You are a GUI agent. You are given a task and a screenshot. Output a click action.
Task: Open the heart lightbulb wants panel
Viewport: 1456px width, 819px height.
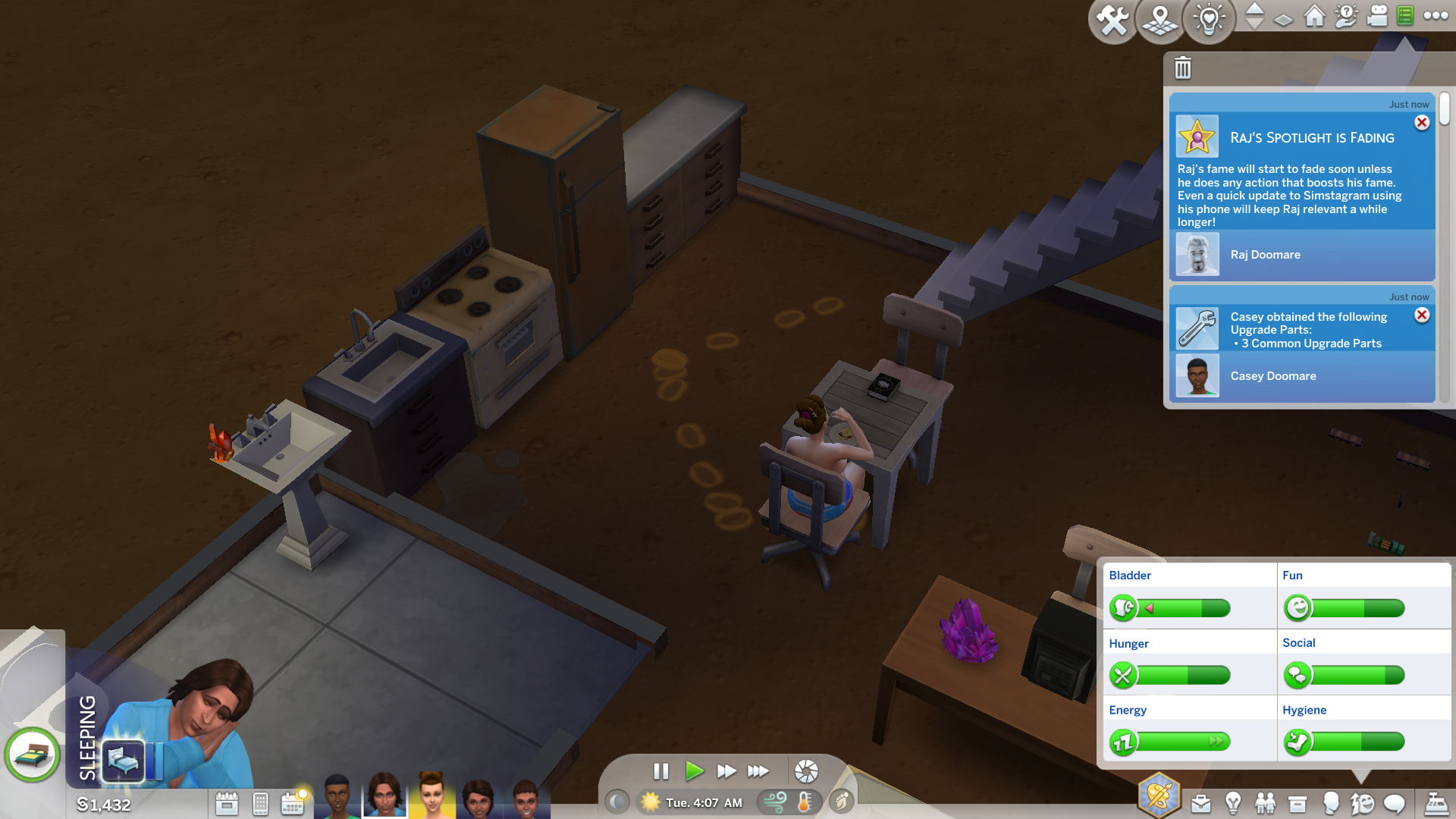pos(1209,20)
